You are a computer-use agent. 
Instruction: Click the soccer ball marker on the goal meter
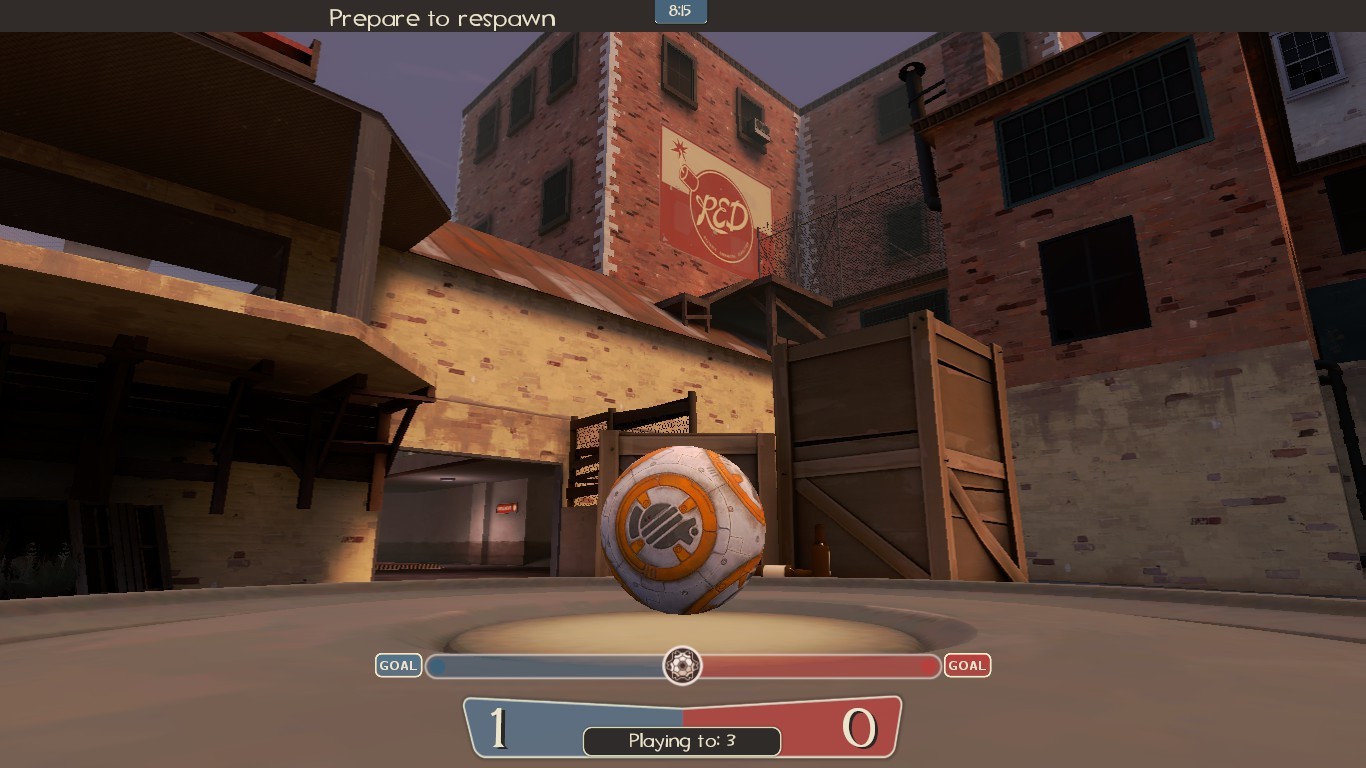pyautogui.click(x=683, y=667)
